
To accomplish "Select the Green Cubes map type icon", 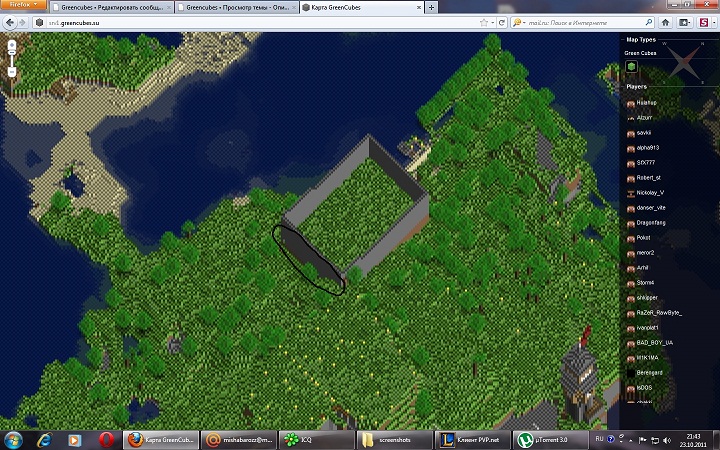I will click(632, 67).
